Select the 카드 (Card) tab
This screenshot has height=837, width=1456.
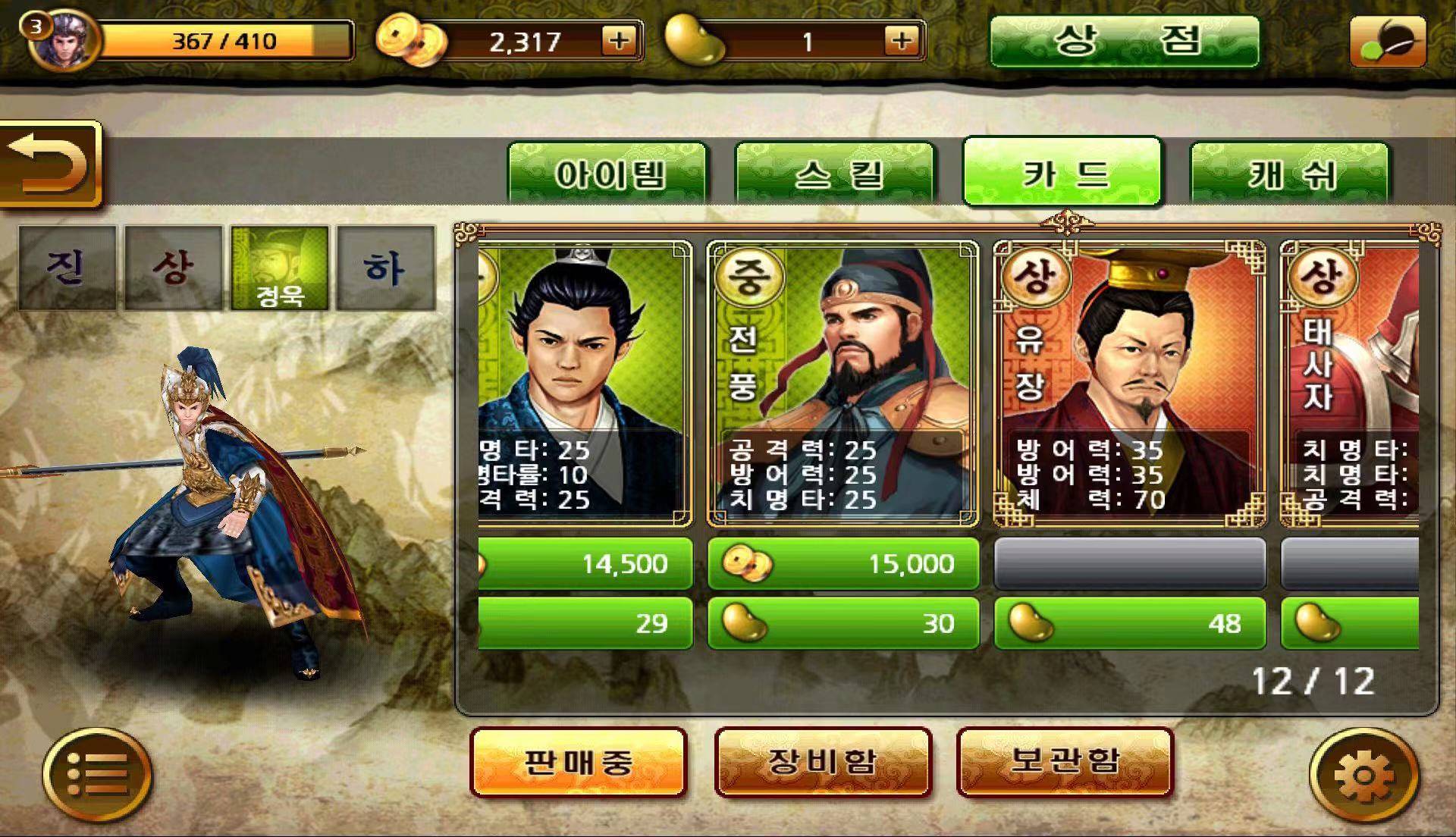point(1062,173)
